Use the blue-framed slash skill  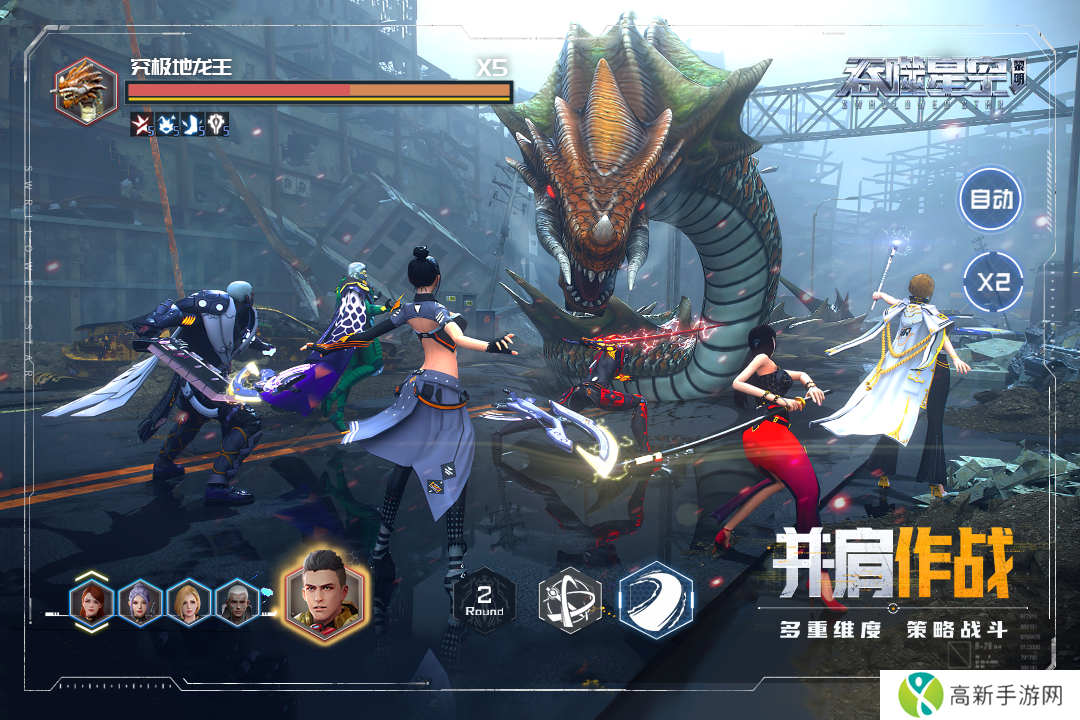click(656, 600)
